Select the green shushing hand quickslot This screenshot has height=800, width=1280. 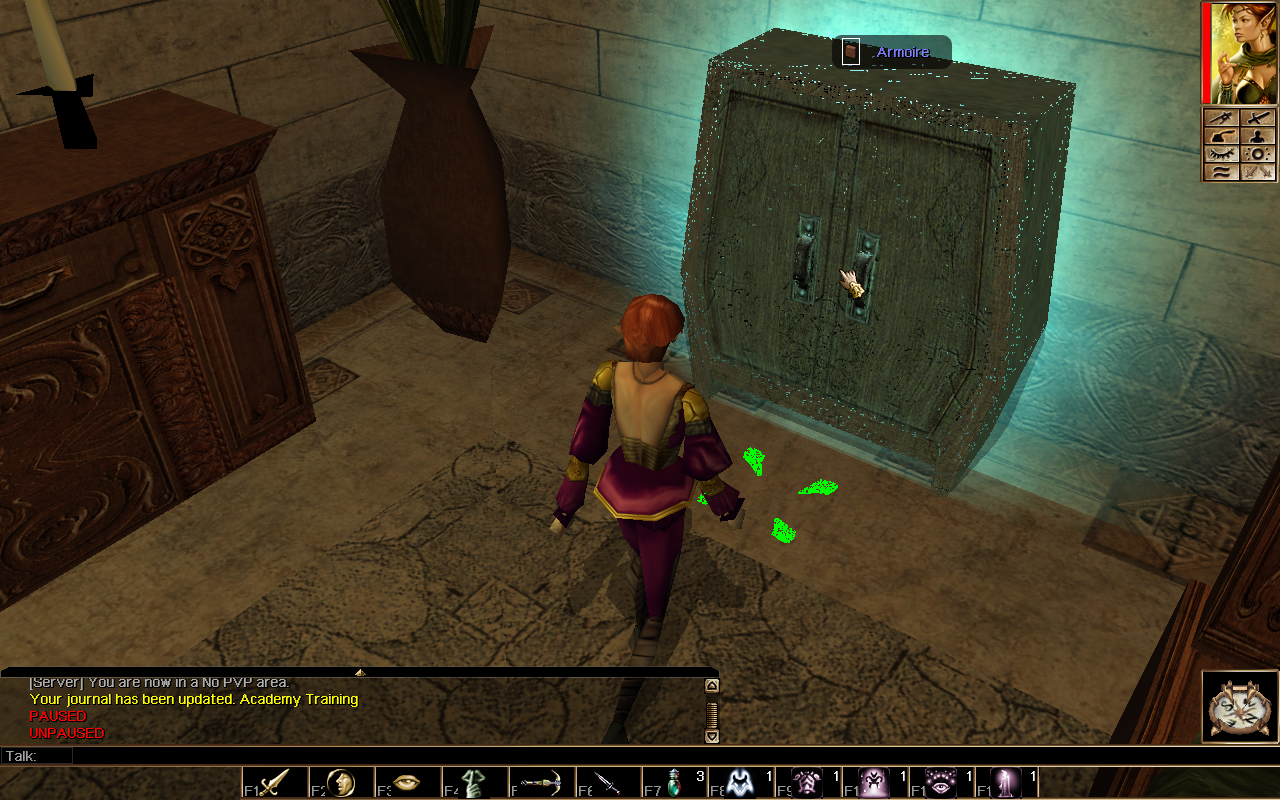pos(473,782)
